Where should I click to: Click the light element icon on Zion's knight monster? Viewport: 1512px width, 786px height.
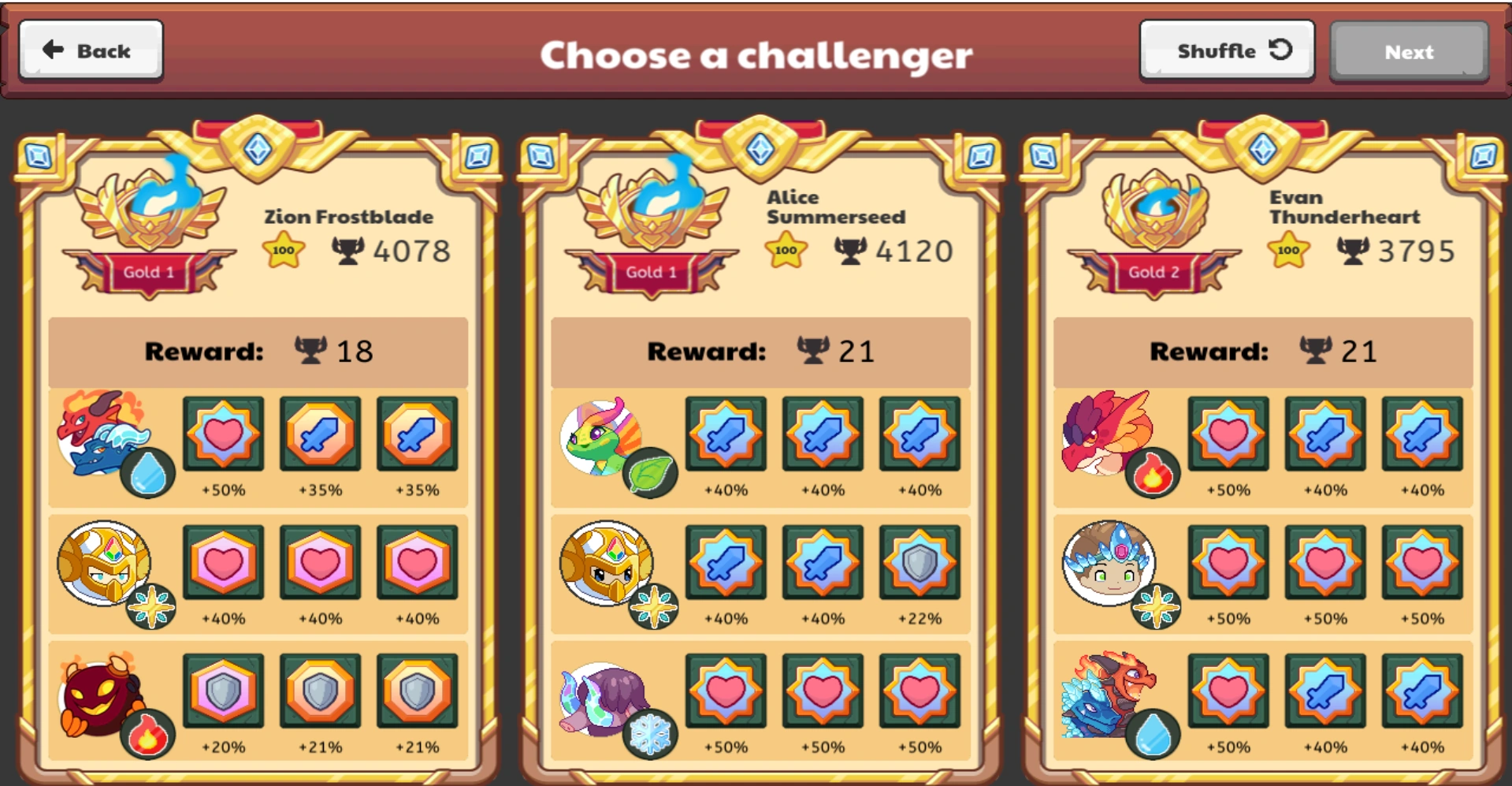click(x=151, y=605)
